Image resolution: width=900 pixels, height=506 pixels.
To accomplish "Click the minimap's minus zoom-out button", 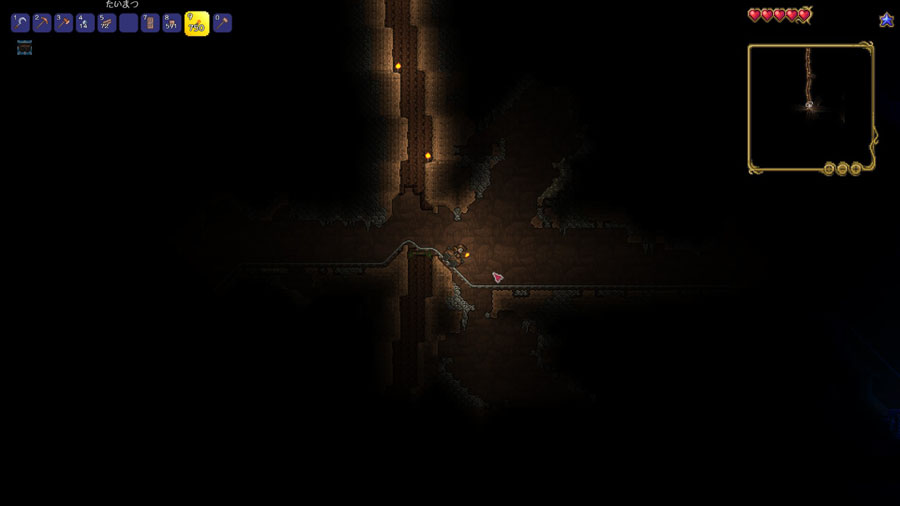I will [x=843, y=169].
